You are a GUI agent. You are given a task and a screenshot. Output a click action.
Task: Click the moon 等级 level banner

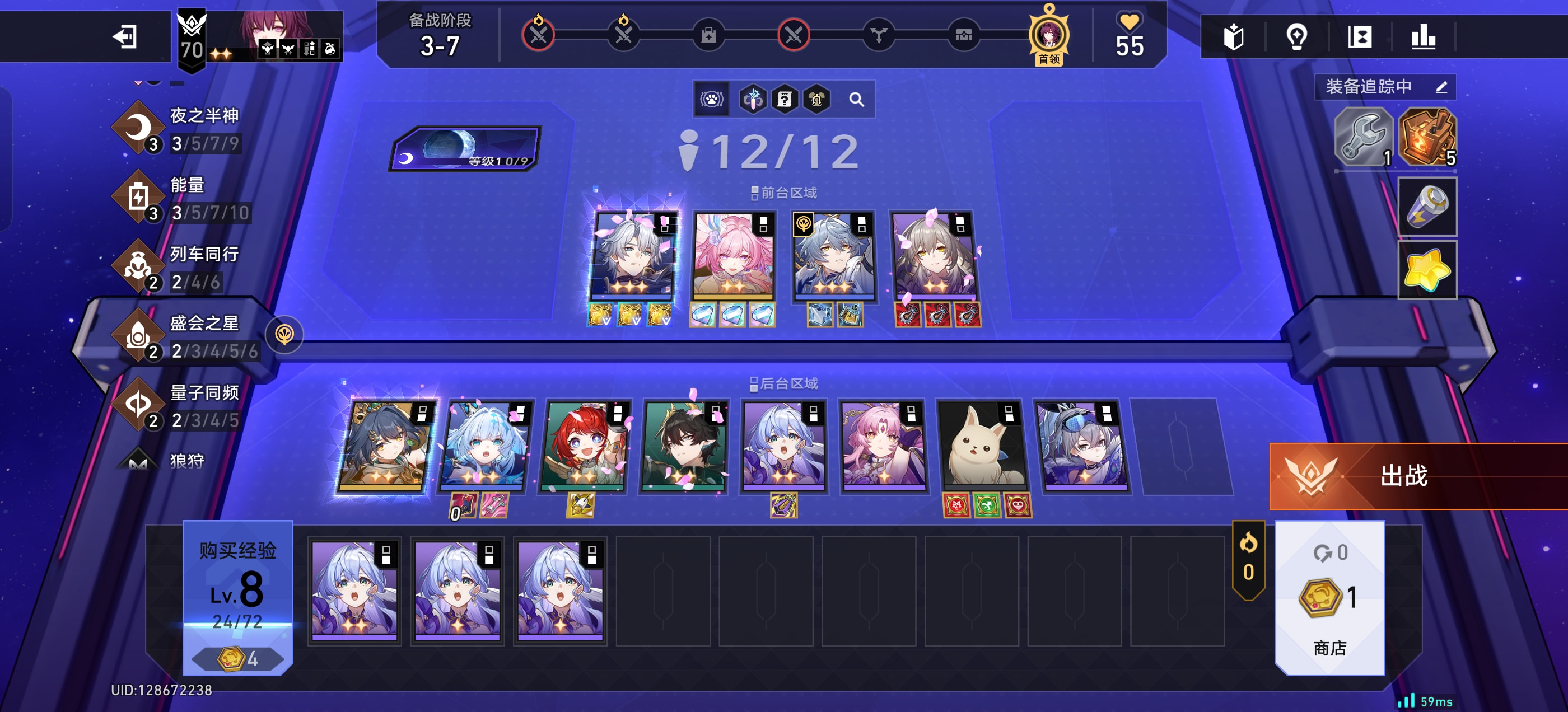click(466, 148)
